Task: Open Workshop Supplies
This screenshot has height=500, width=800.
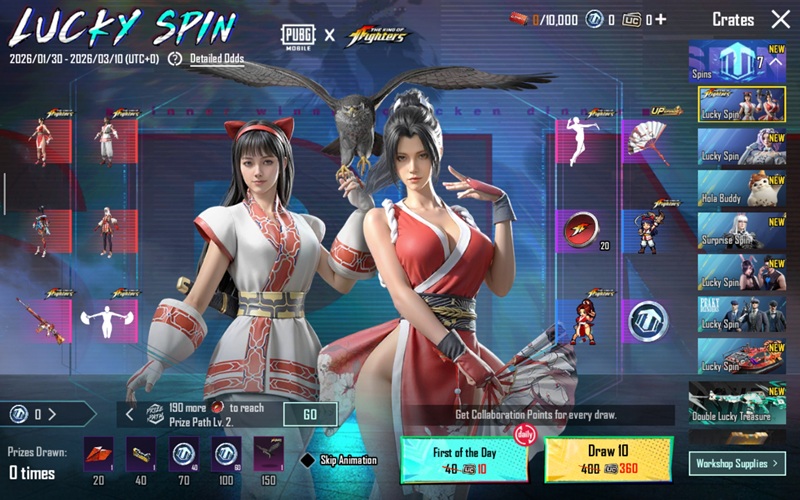Action: (x=737, y=463)
